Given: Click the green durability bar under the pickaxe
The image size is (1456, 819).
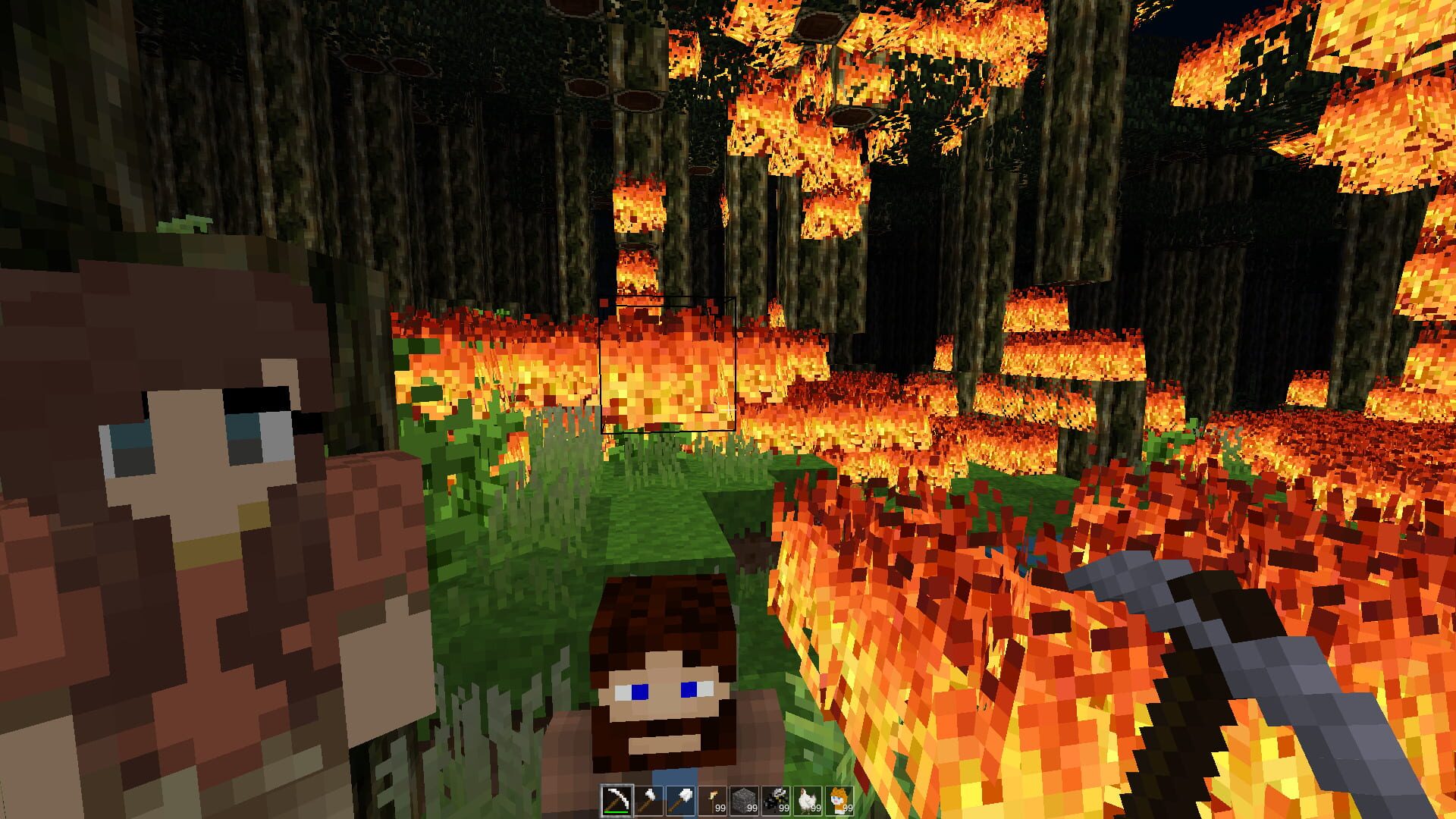Looking at the screenshot, I should pyautogui.click(x=617, y=811).
